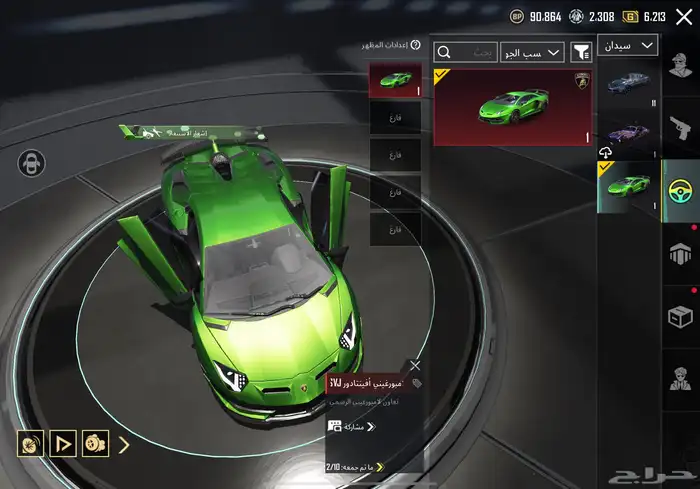Open the sedan vehicle type dropdown

(x=628, y=45)
